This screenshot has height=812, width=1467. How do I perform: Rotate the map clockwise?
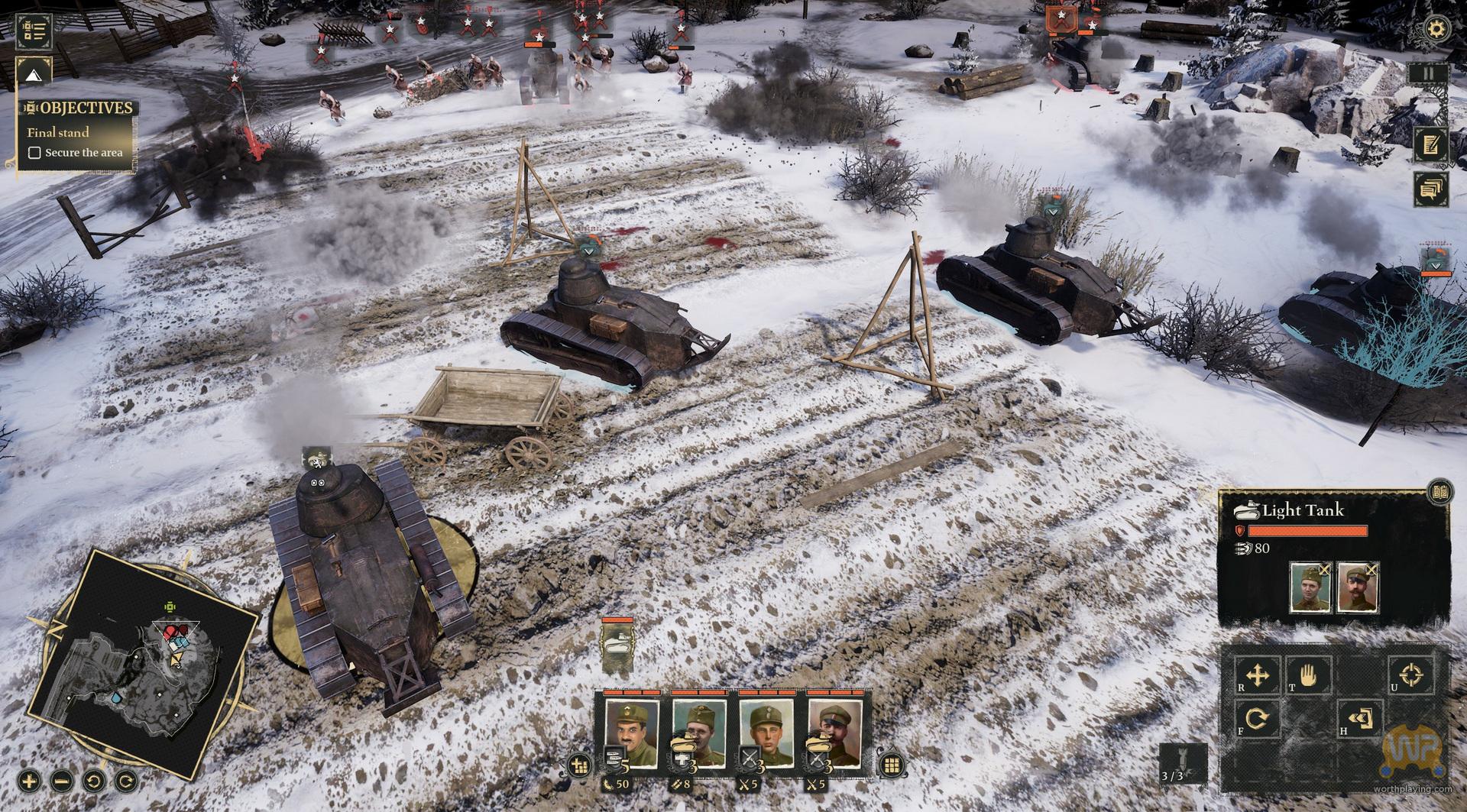(x=126, y=781)
